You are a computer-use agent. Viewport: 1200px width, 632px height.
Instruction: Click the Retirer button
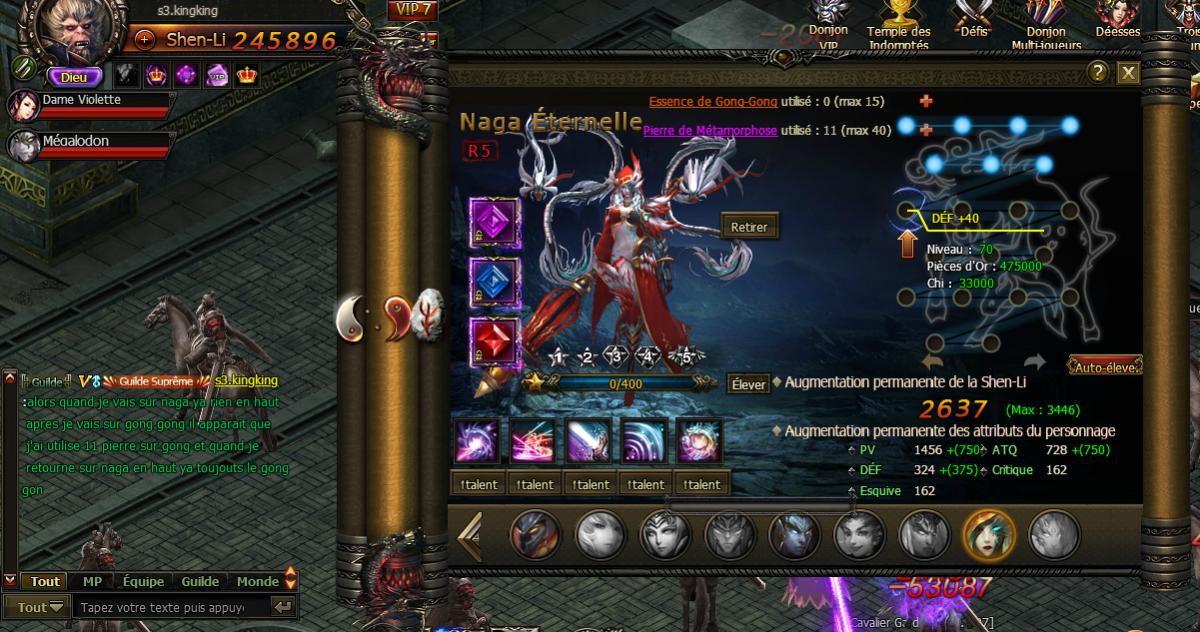point(749,227)
